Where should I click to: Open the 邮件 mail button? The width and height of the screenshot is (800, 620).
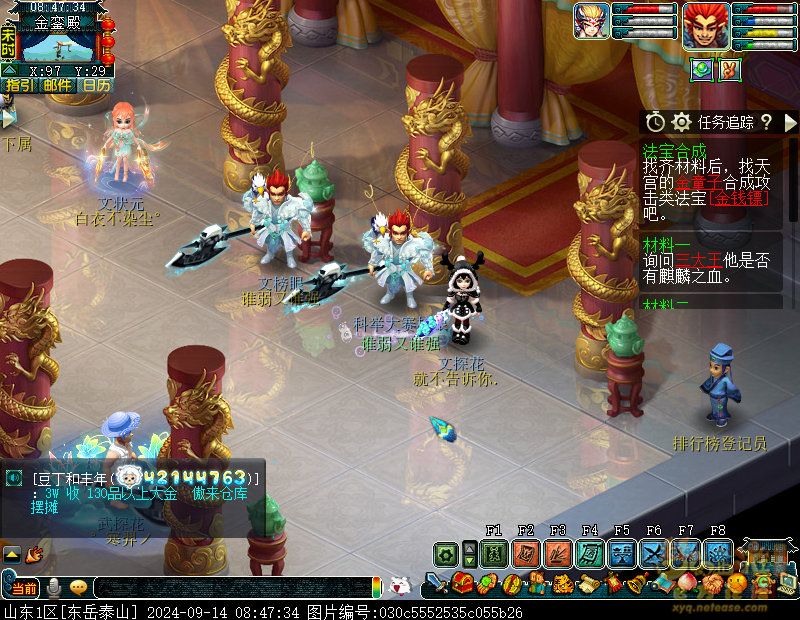pos(57,85)
